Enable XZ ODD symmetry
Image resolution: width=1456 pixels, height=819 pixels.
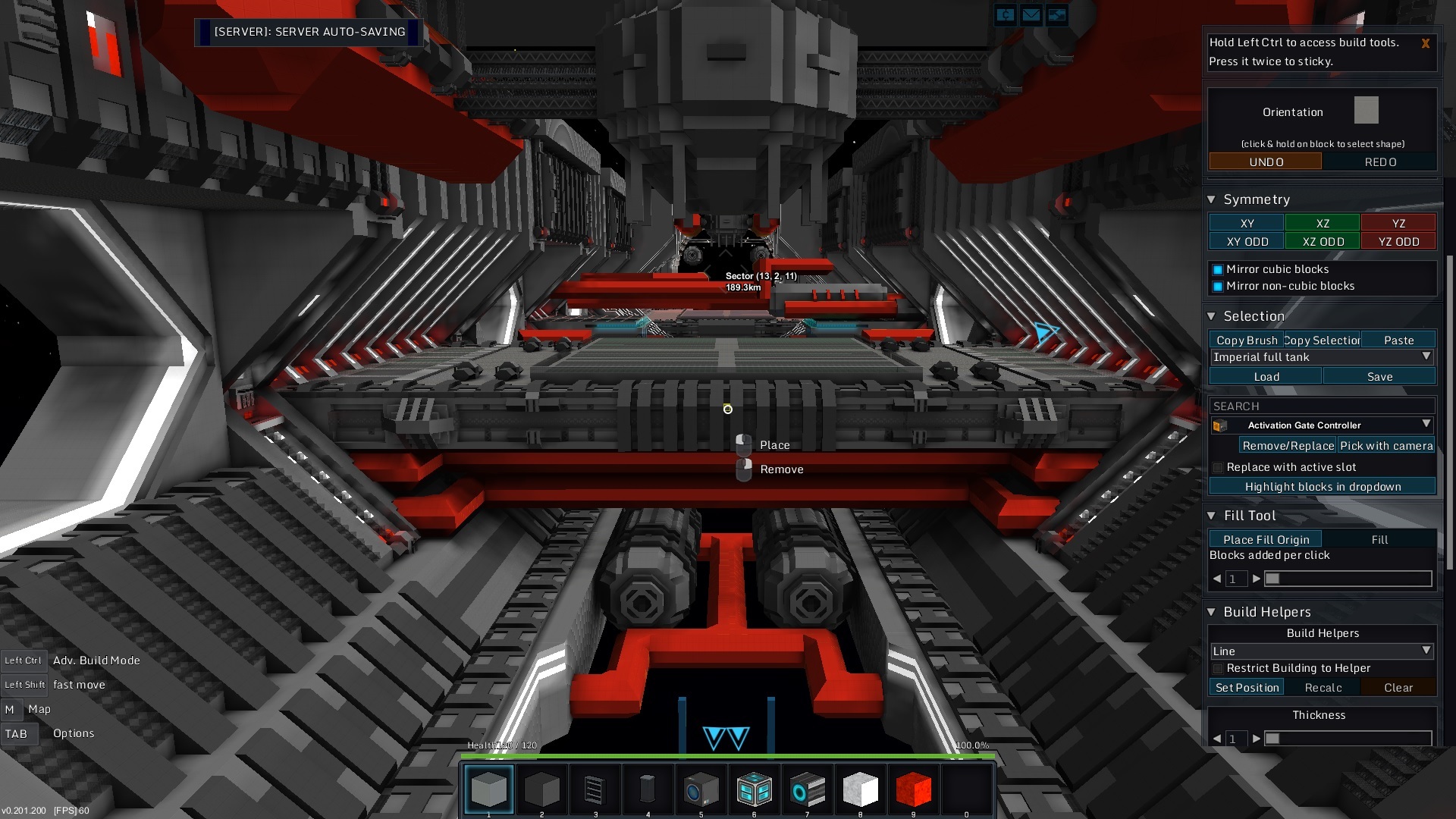[1323, 241]
